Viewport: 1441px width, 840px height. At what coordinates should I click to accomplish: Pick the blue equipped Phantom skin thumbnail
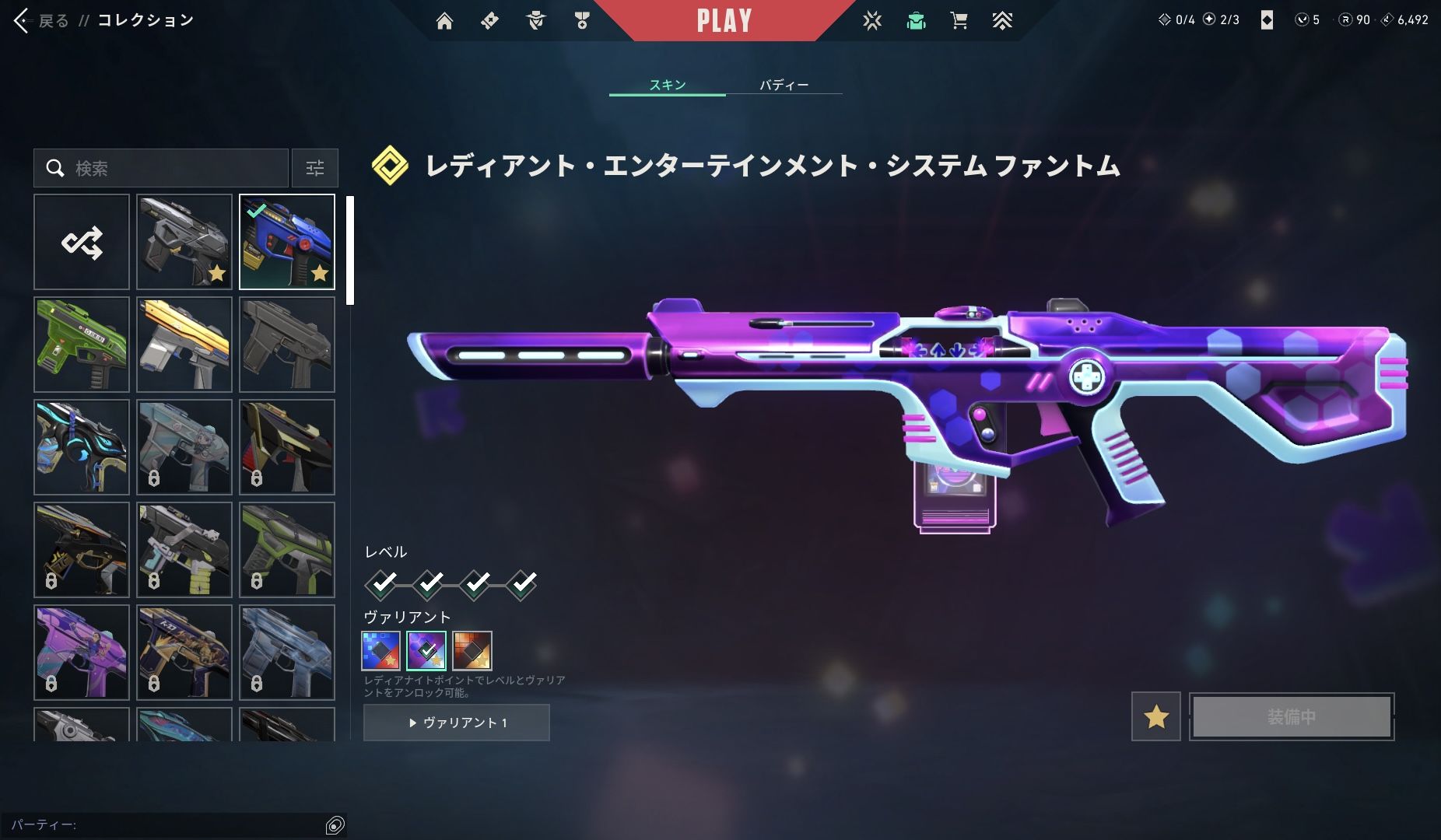point(287,242)
